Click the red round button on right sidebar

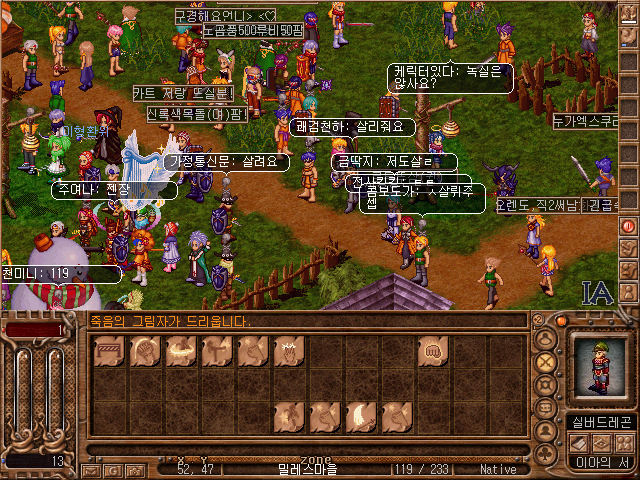coord(629,226)
